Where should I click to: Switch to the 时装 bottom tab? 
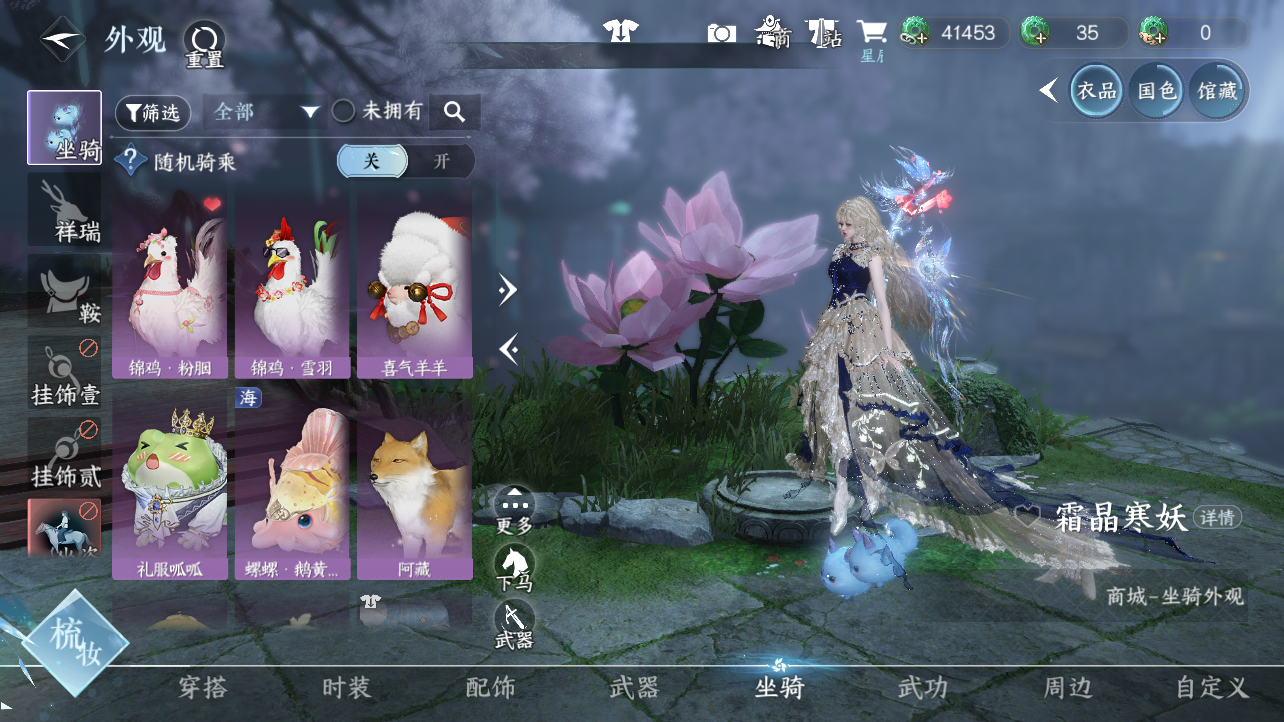pyautogui.click(x=347, y=688)
